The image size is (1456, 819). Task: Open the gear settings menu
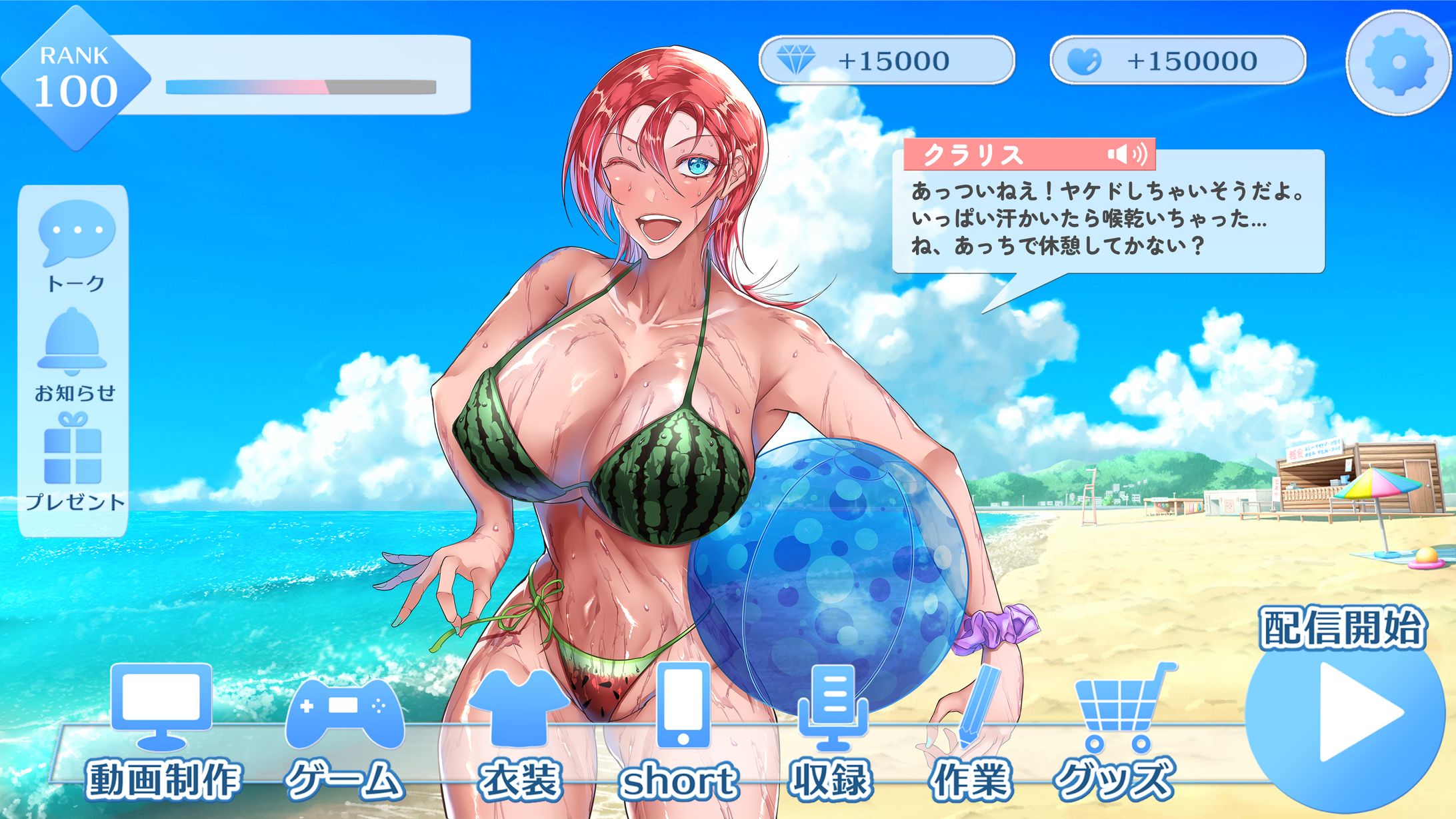pyautogui.click(x=1398, y=63)
